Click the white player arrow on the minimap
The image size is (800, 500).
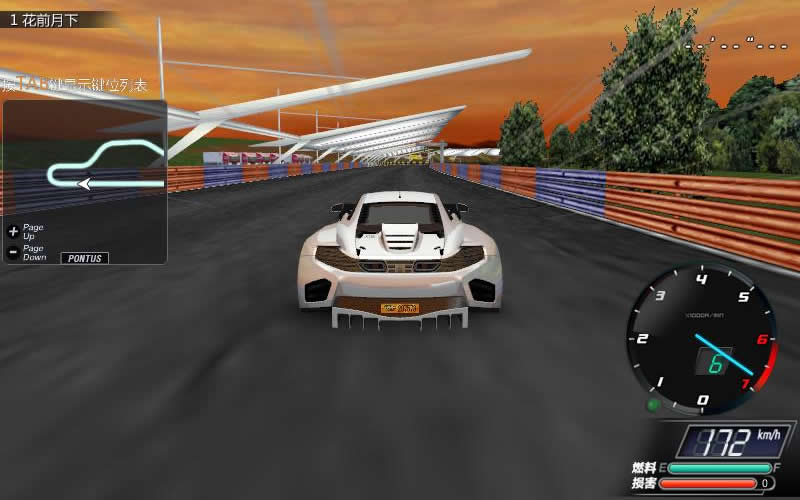pos(84,183)
